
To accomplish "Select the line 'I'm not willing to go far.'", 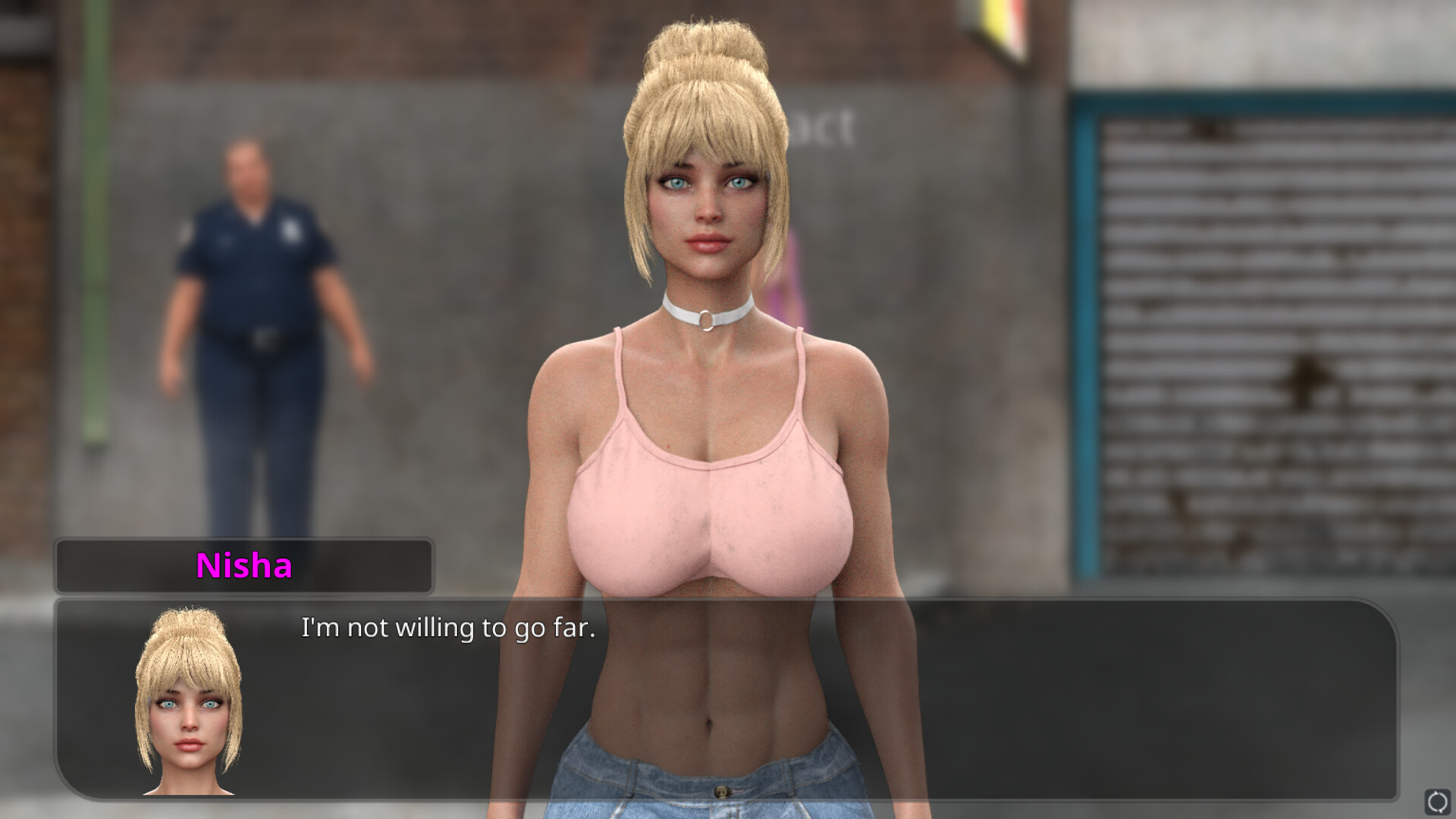I will [x=449, y=627].
